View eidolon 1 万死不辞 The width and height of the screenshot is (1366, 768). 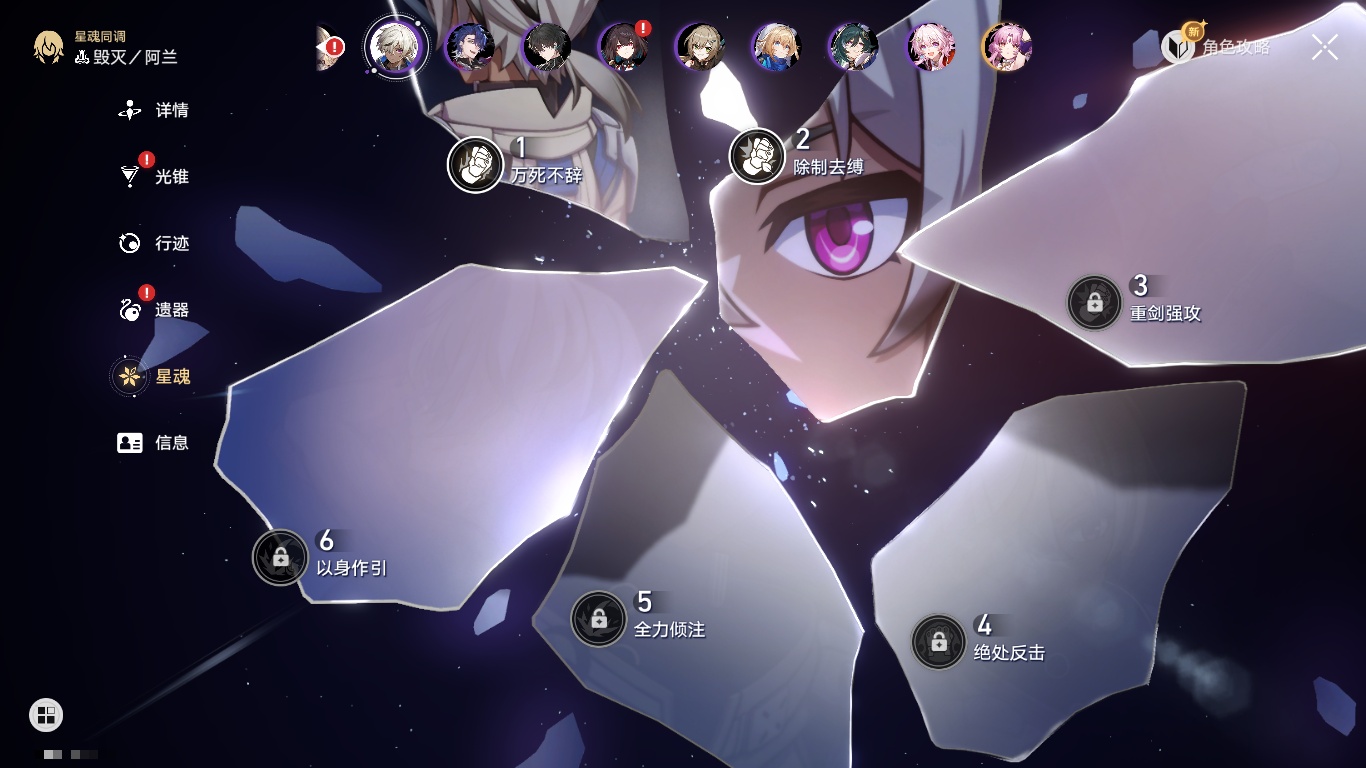click(x=476, y=164)
